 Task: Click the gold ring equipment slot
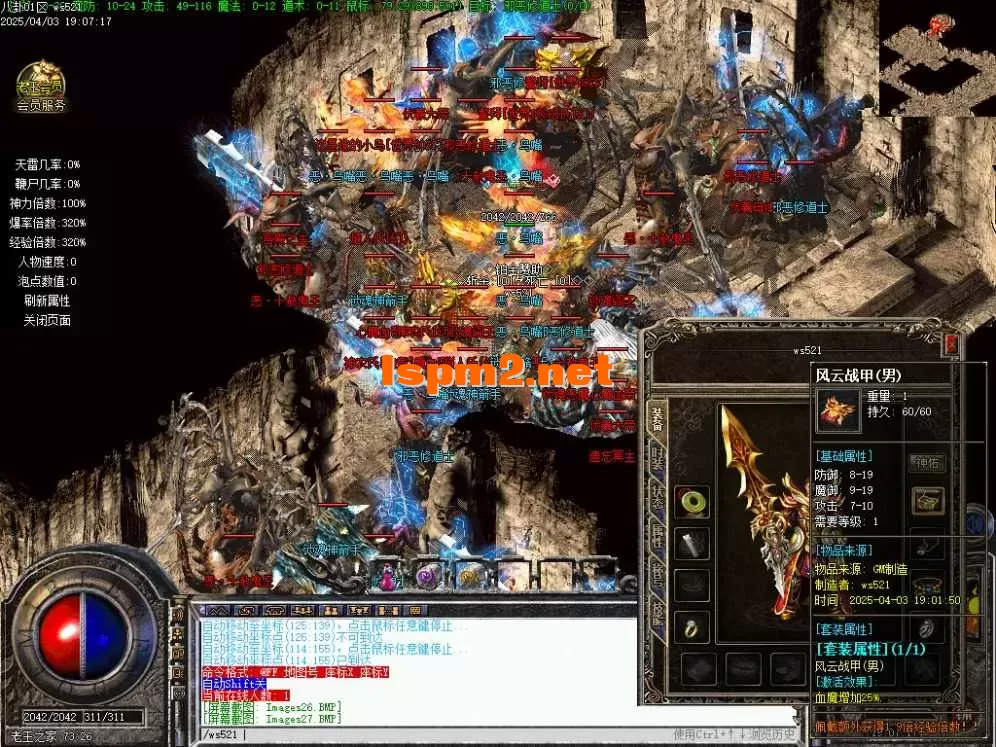coord(691,627)
